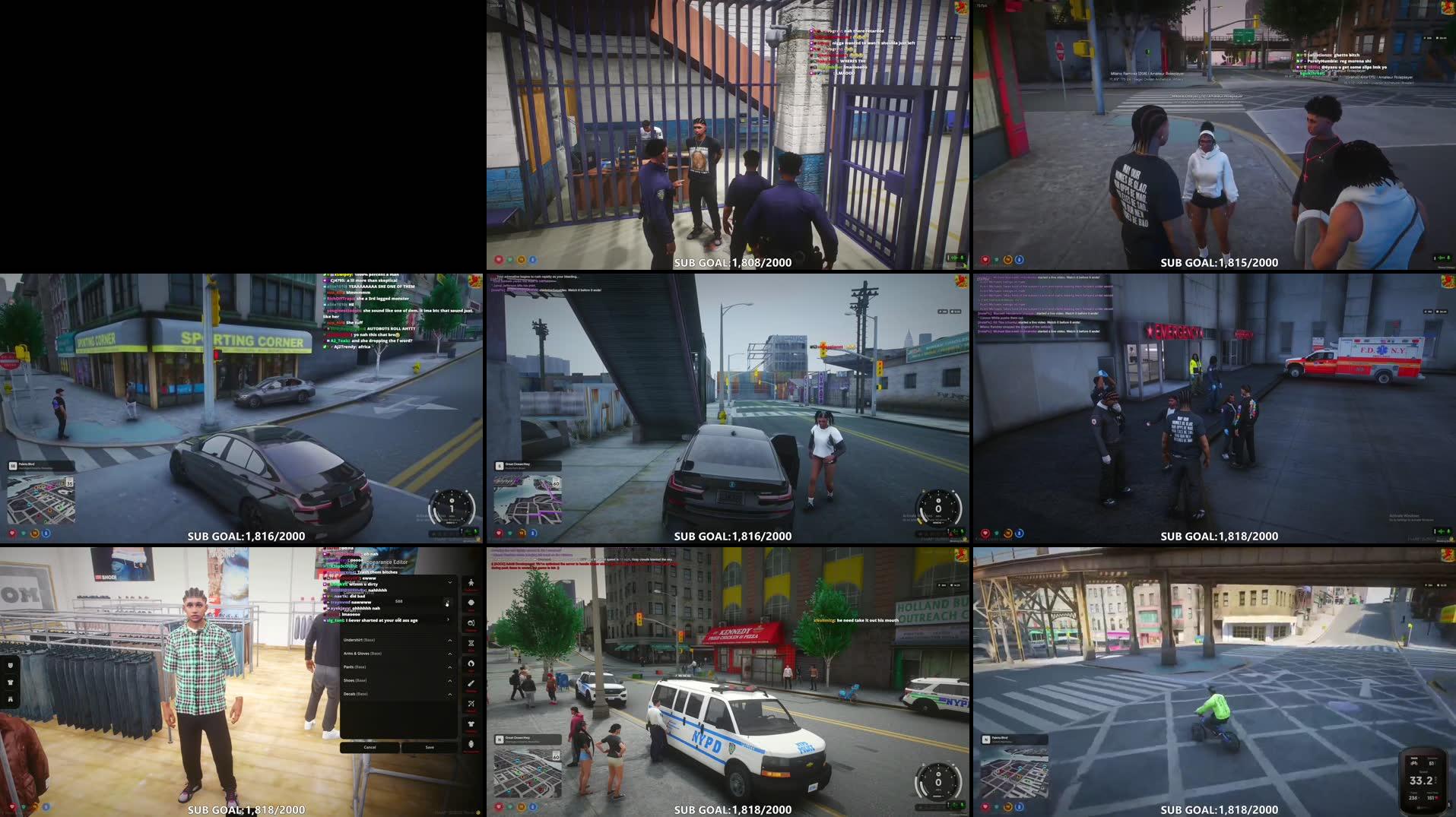The image size is (1456, 817).
Task: Collapse the Pants (Base) section
Action: pyautogui.click(x=449, y=667)
